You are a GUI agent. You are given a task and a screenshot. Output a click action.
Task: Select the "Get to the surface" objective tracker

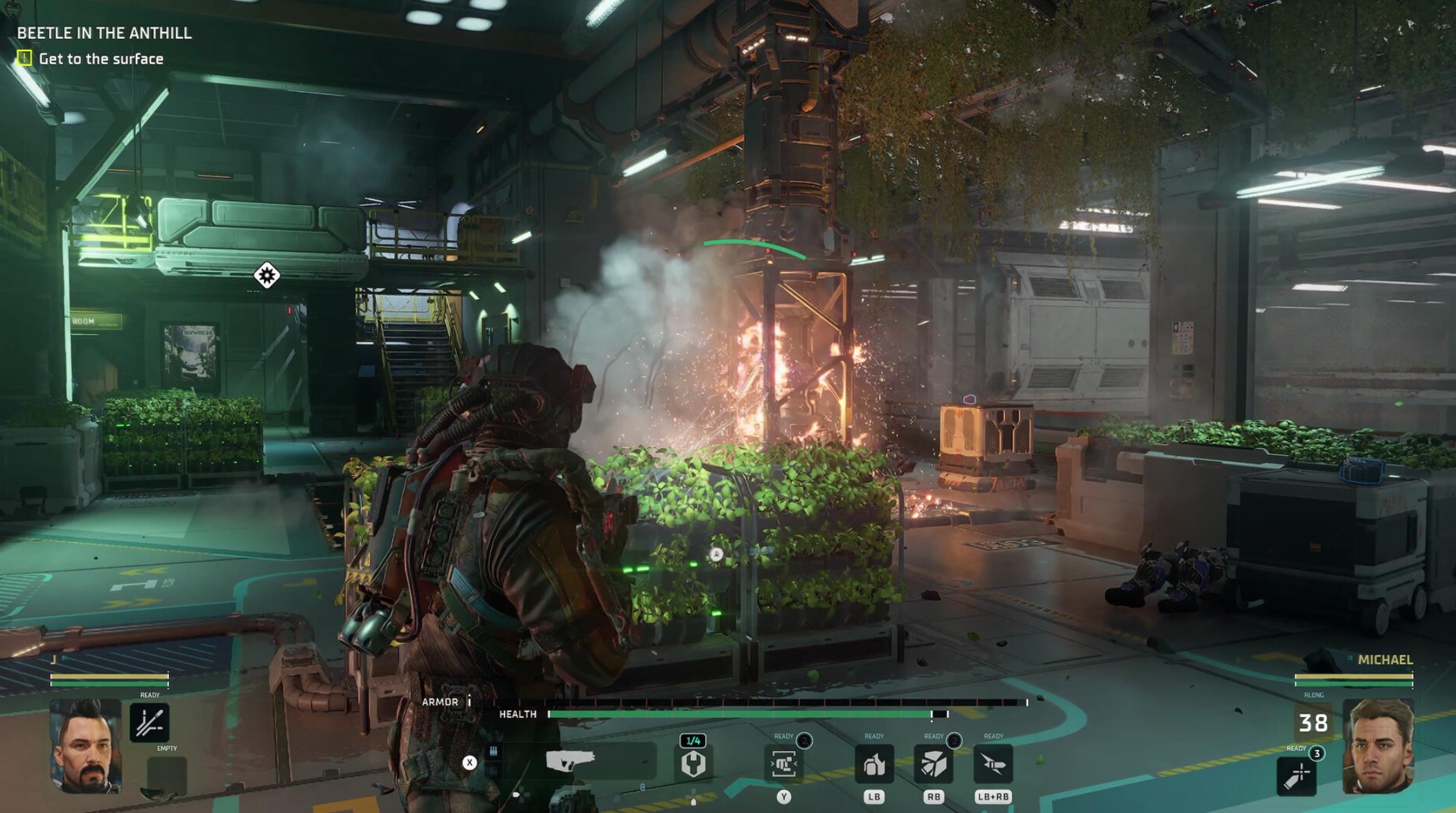coord(100,59)
